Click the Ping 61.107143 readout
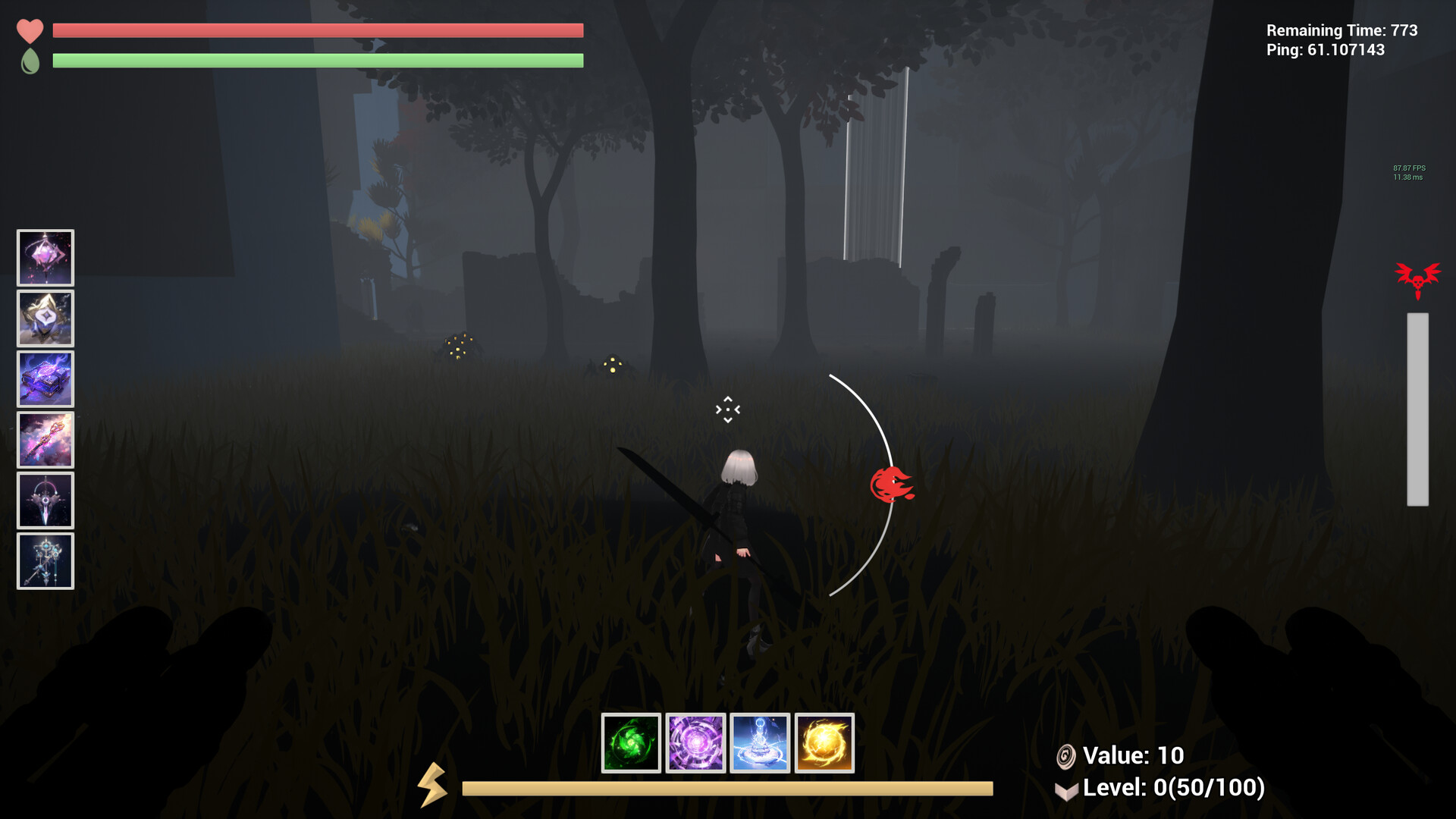The height and width of the screenshot is (819, 1456). pos(1329,51)
